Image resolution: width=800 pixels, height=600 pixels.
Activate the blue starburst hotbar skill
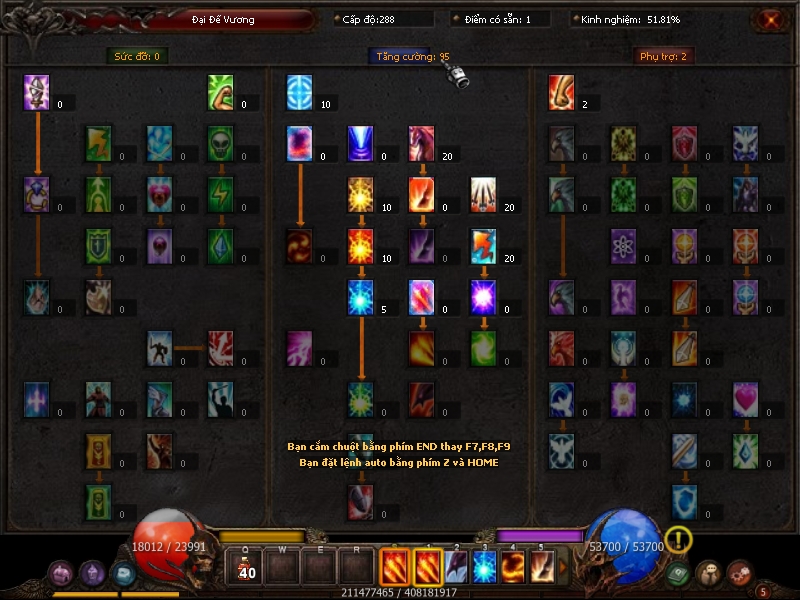tap(484, 567)
